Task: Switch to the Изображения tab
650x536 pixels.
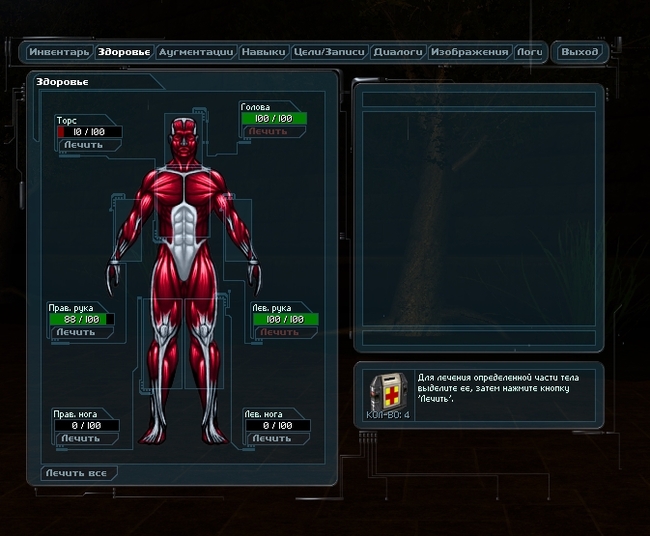Action: click(470, 52)
